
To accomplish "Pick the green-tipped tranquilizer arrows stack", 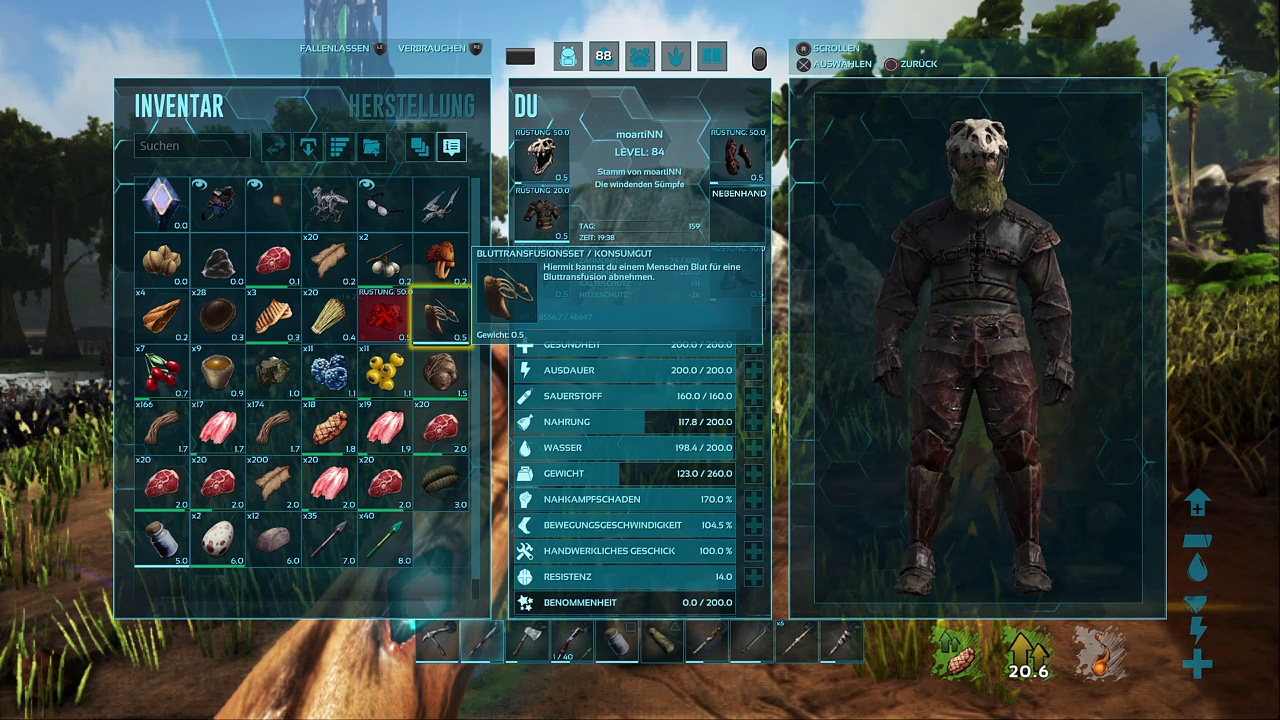I will coord(385,540).
